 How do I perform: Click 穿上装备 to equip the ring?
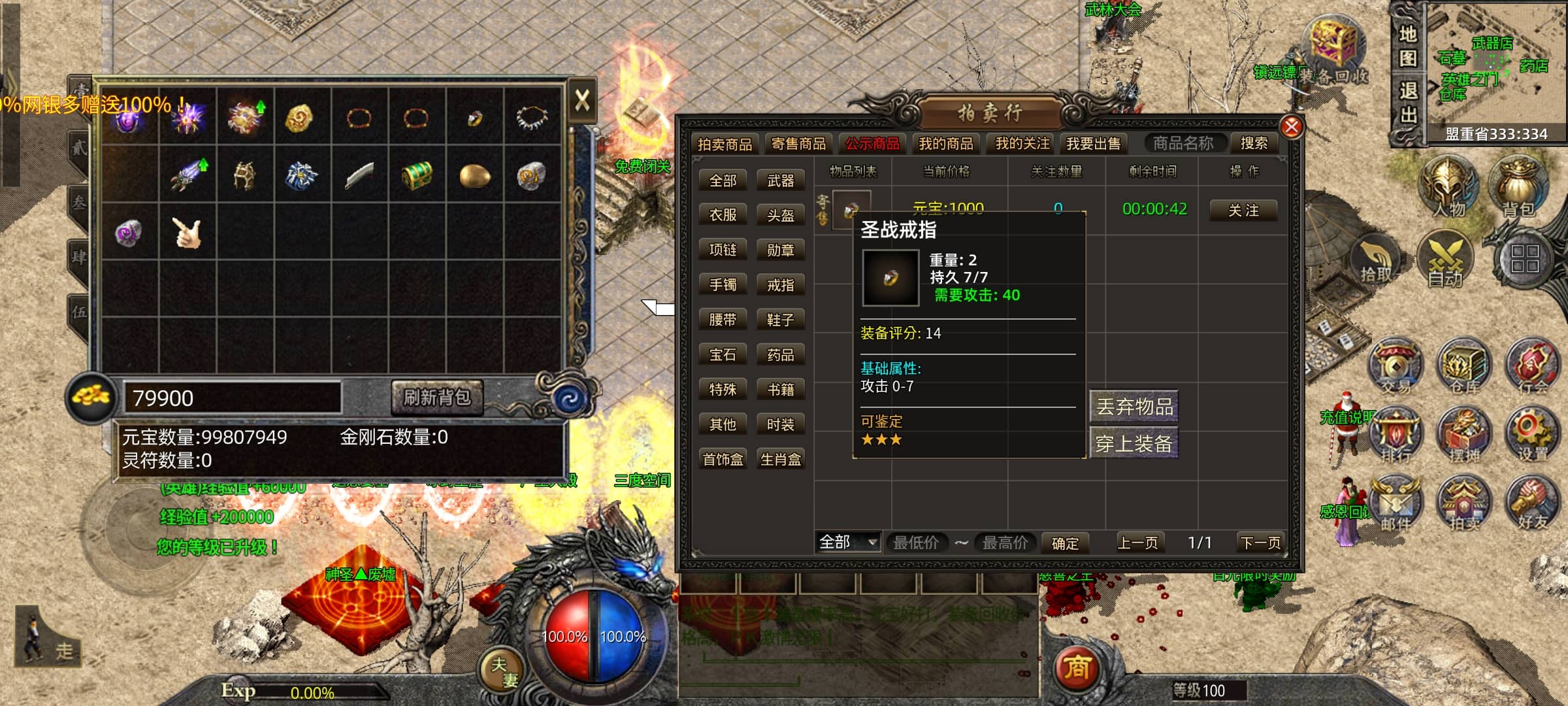[x=1134, y=444]
